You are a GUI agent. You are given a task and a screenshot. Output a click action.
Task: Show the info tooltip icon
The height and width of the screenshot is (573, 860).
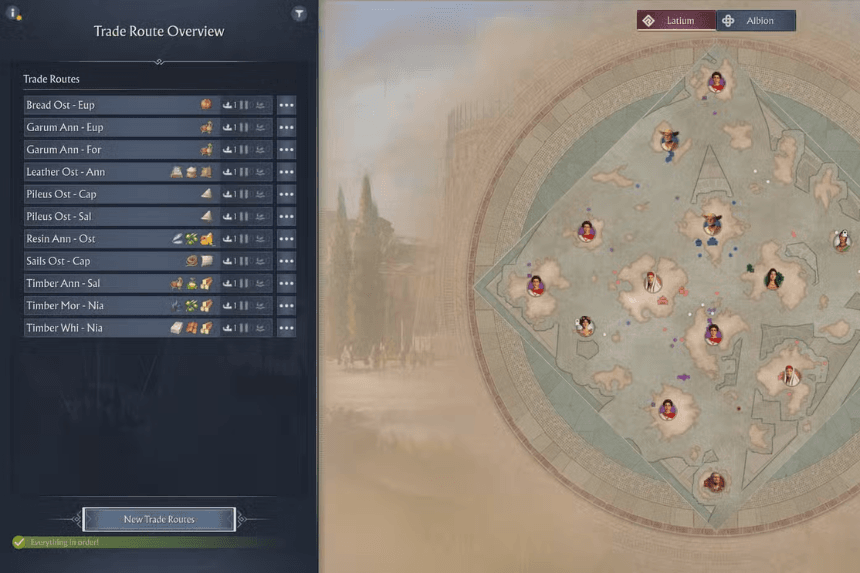[x=14, y=14]
